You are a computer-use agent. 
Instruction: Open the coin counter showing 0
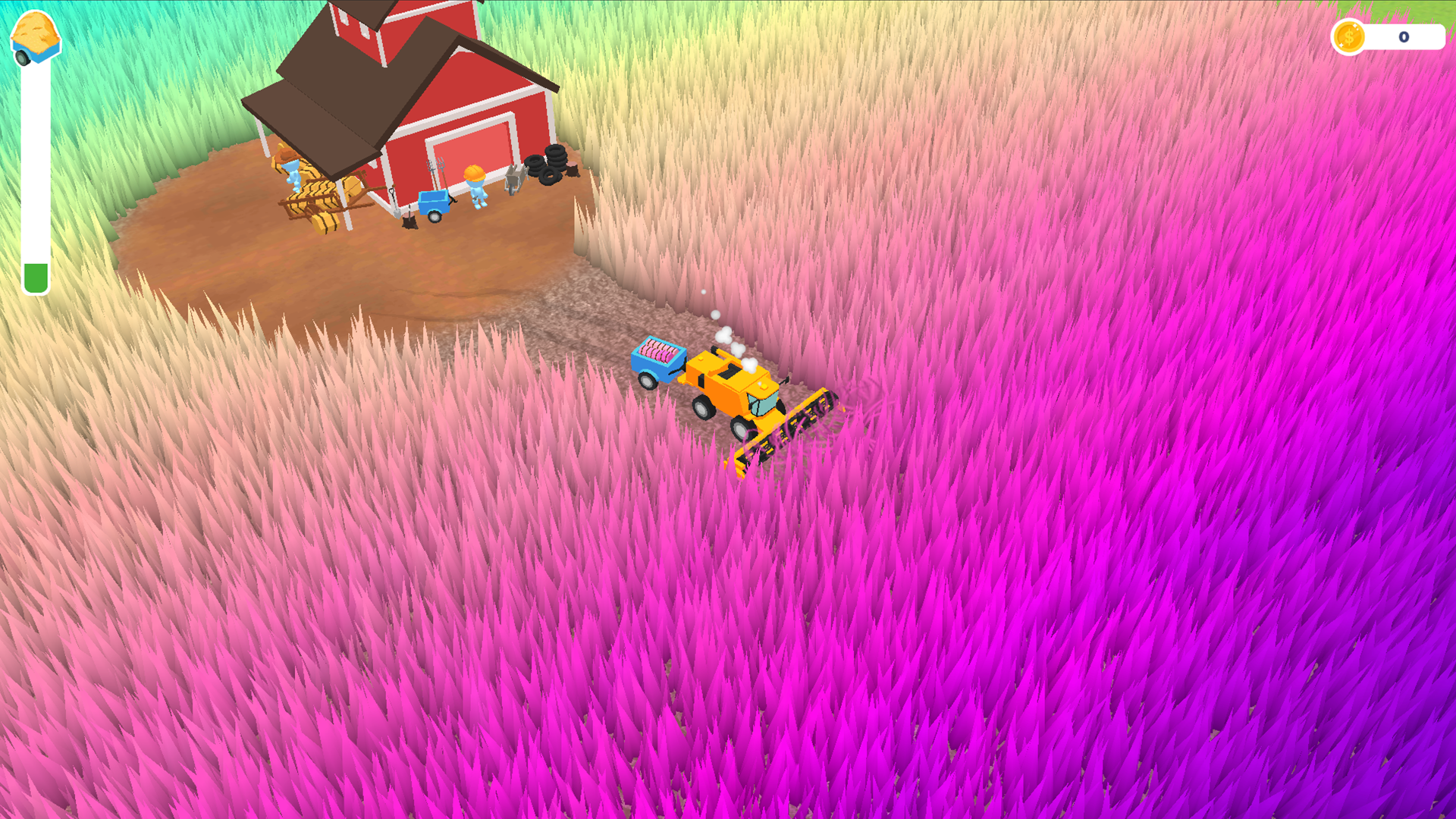[1403, 36]
